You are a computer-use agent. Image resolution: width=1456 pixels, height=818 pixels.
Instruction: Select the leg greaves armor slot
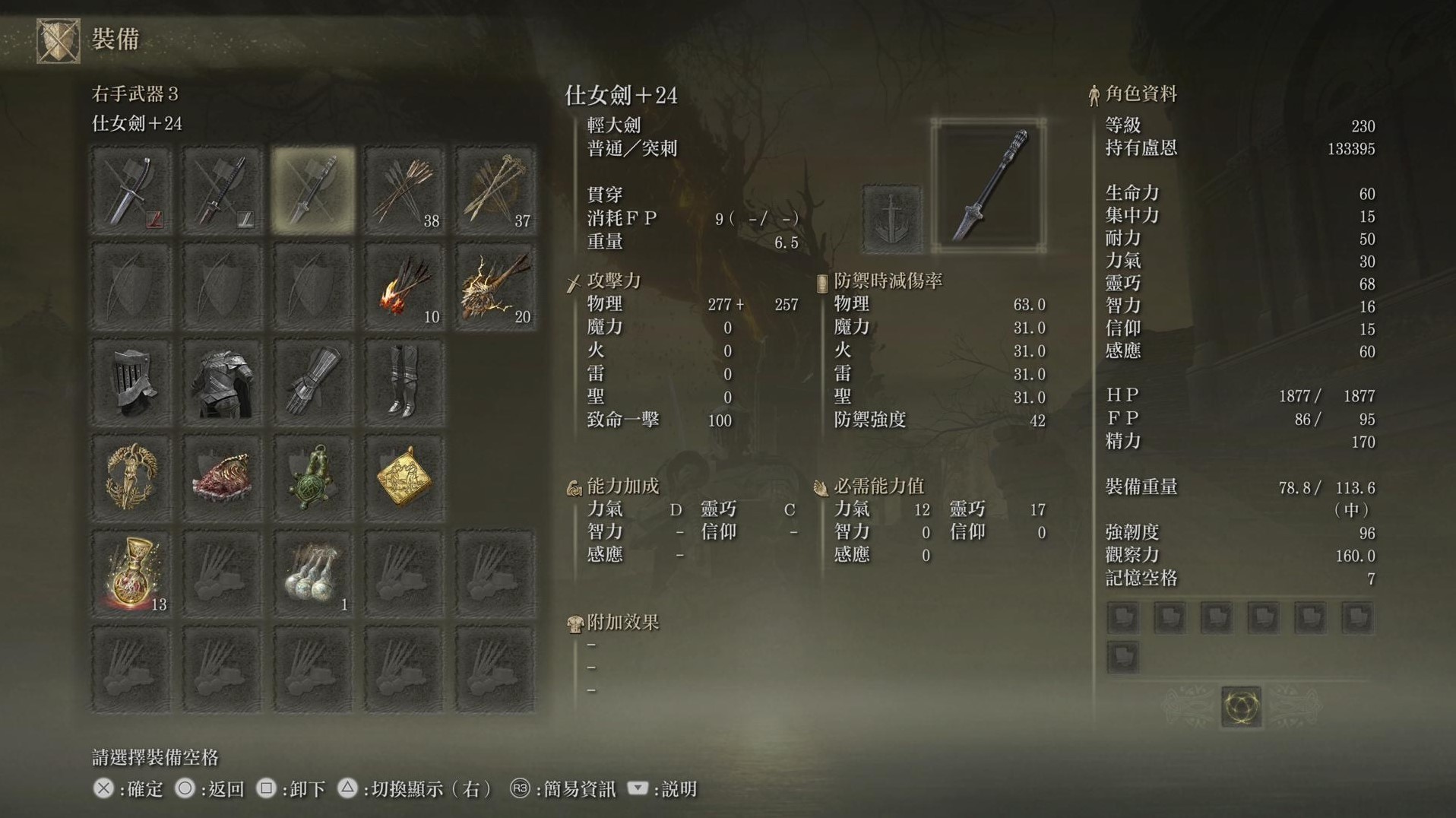(x=404, y=382)
